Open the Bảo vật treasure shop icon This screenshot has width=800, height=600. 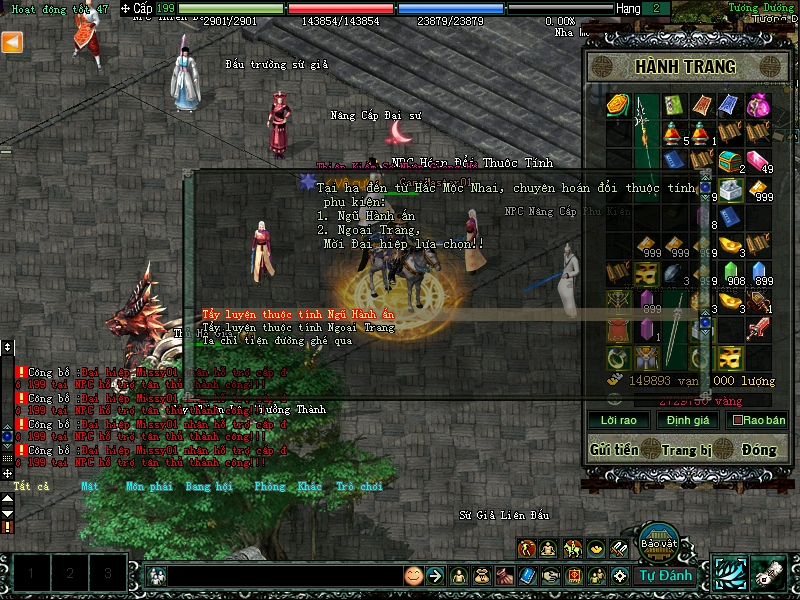click(659, 540)
